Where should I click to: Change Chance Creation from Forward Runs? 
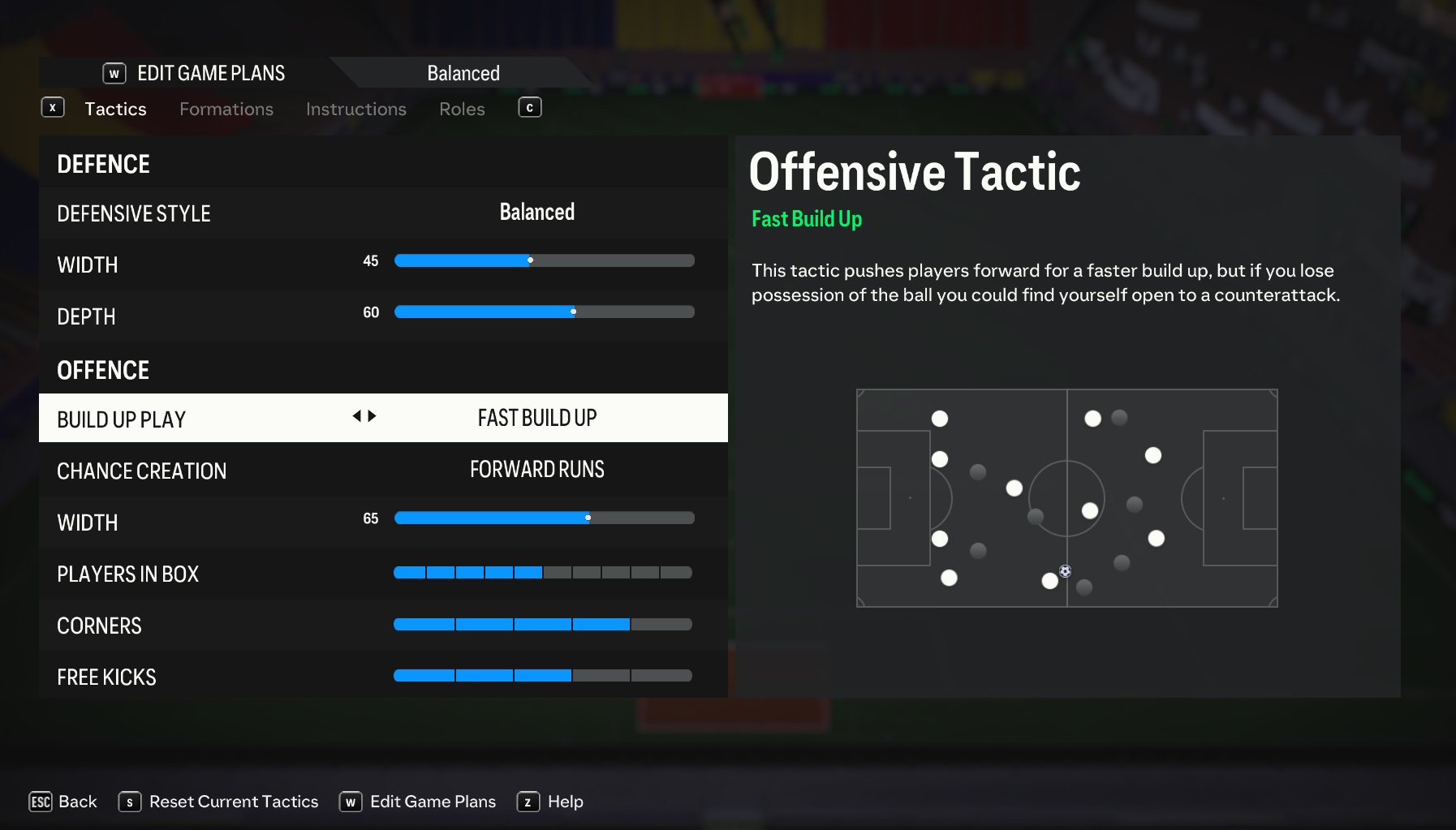click(x=537, y=470)
